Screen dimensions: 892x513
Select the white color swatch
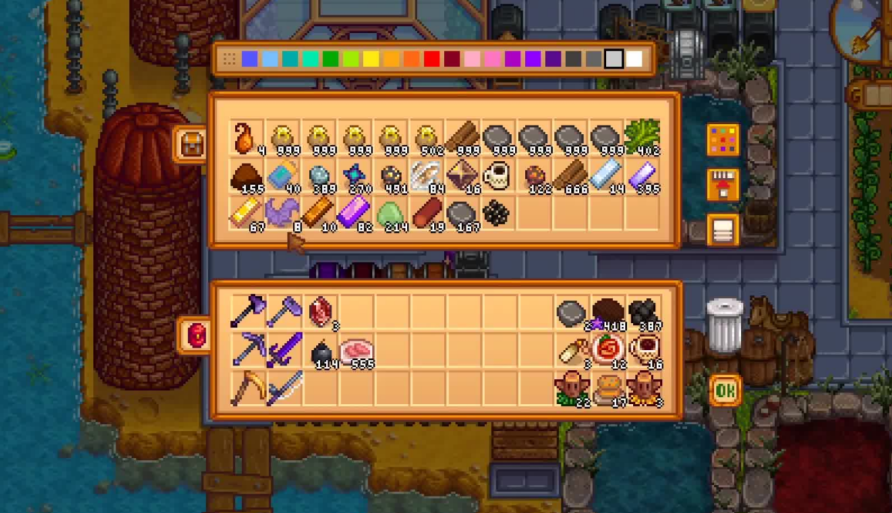pos(634,60)
